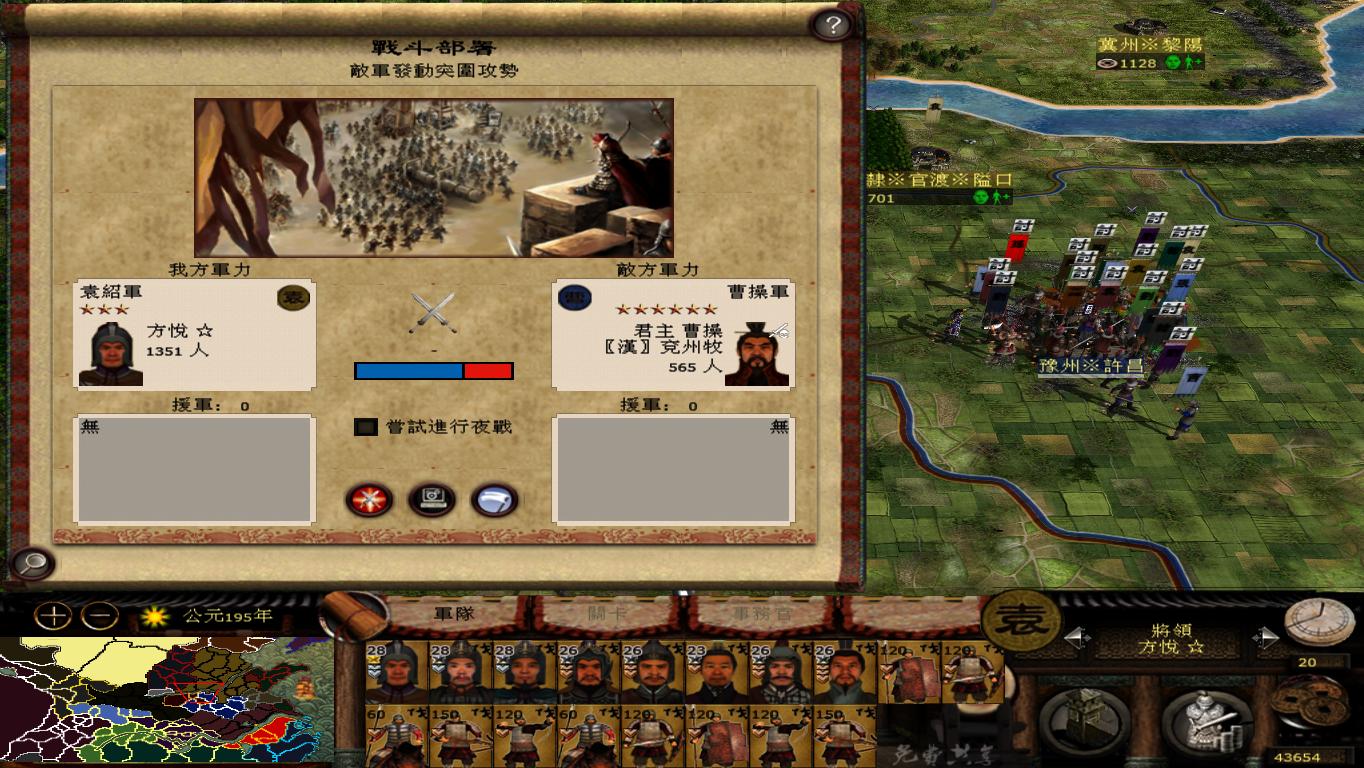
Task: Click the blue-red power balance bar
Action: pos(432,371)
